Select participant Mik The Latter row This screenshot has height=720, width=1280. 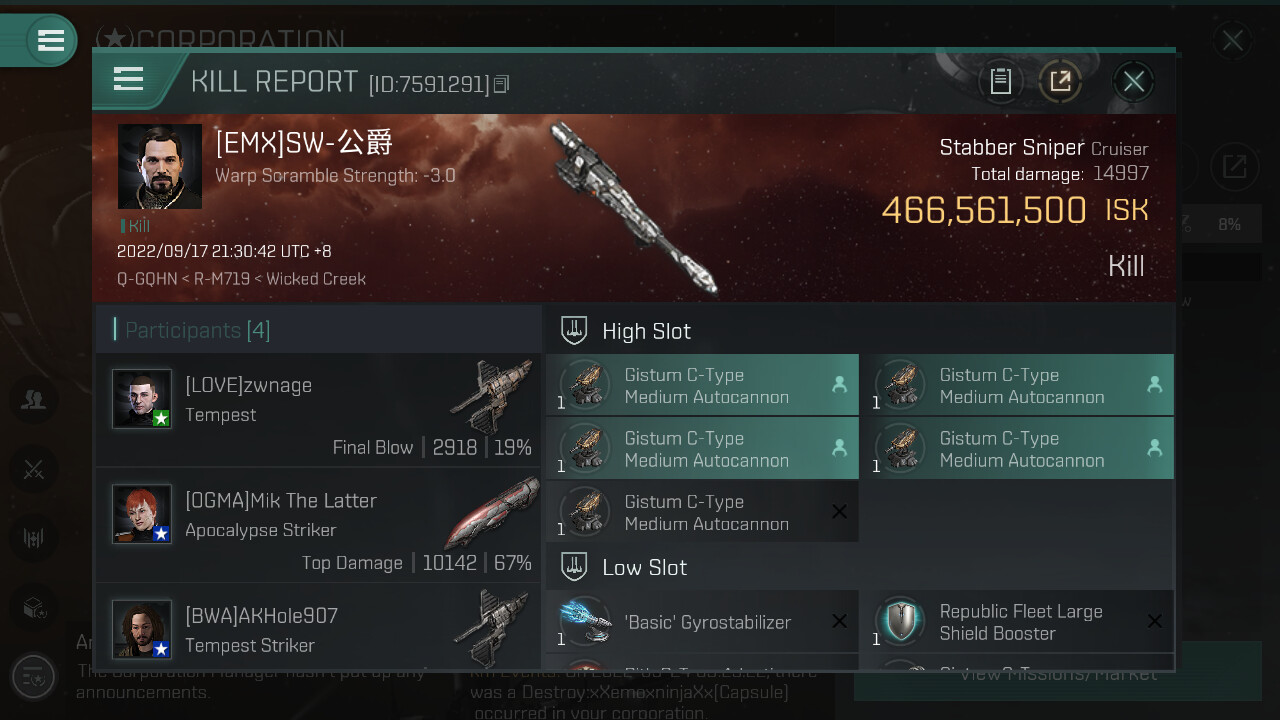pyautogui.click(x=318, y=526)
